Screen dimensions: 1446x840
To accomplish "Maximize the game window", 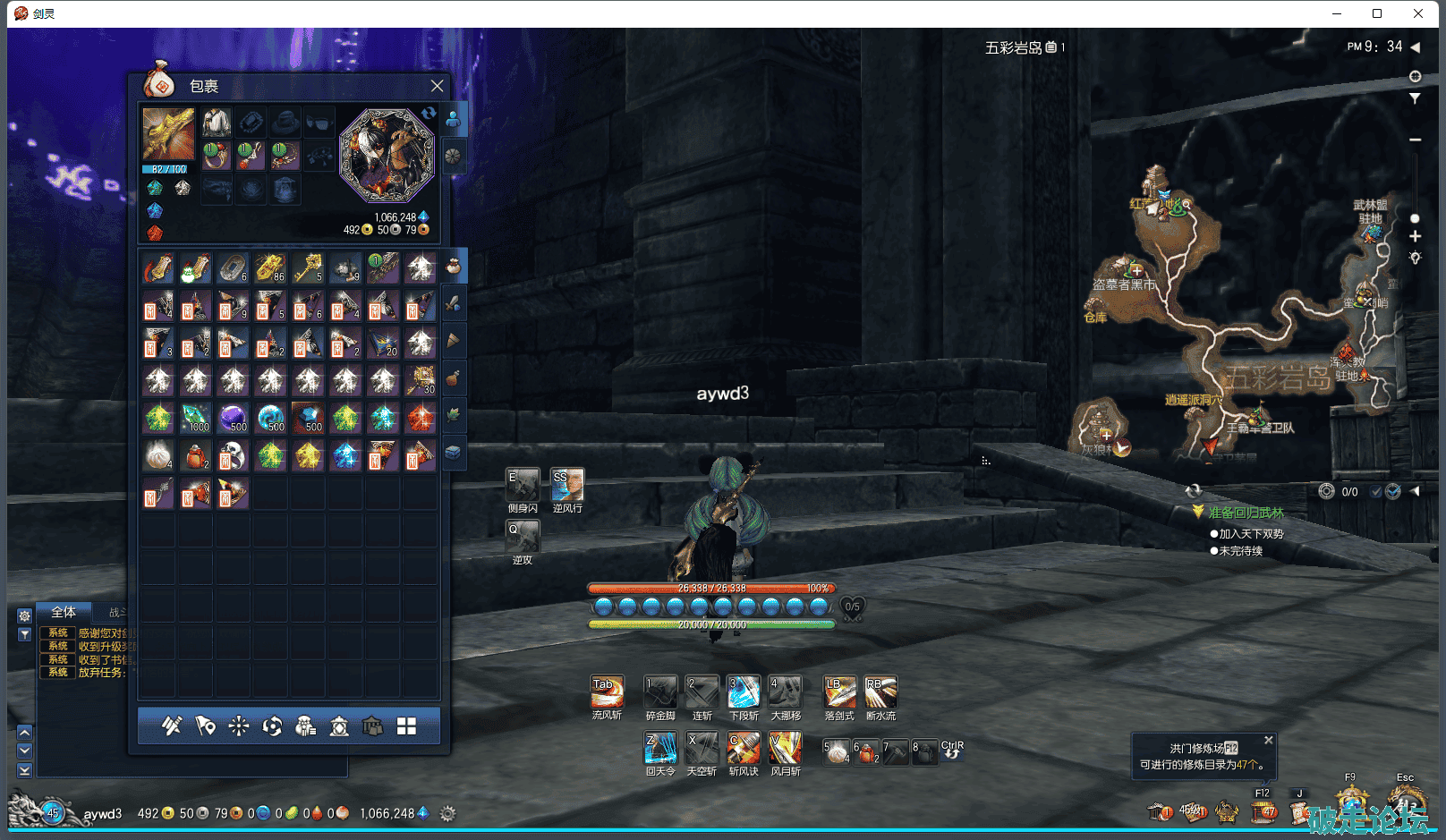I will (1377, 13).
